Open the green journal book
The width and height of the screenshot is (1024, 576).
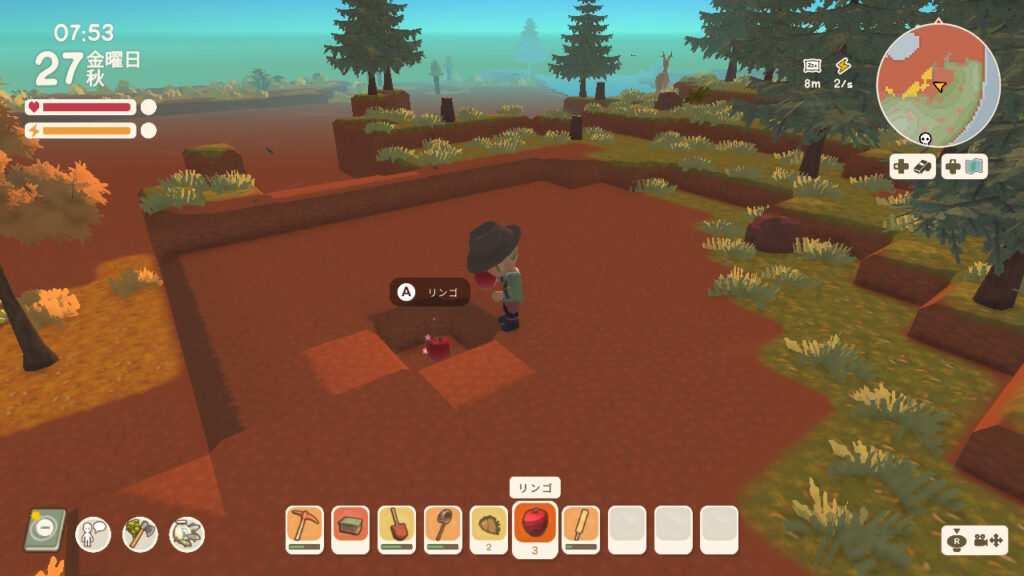(x=45, y=530)
